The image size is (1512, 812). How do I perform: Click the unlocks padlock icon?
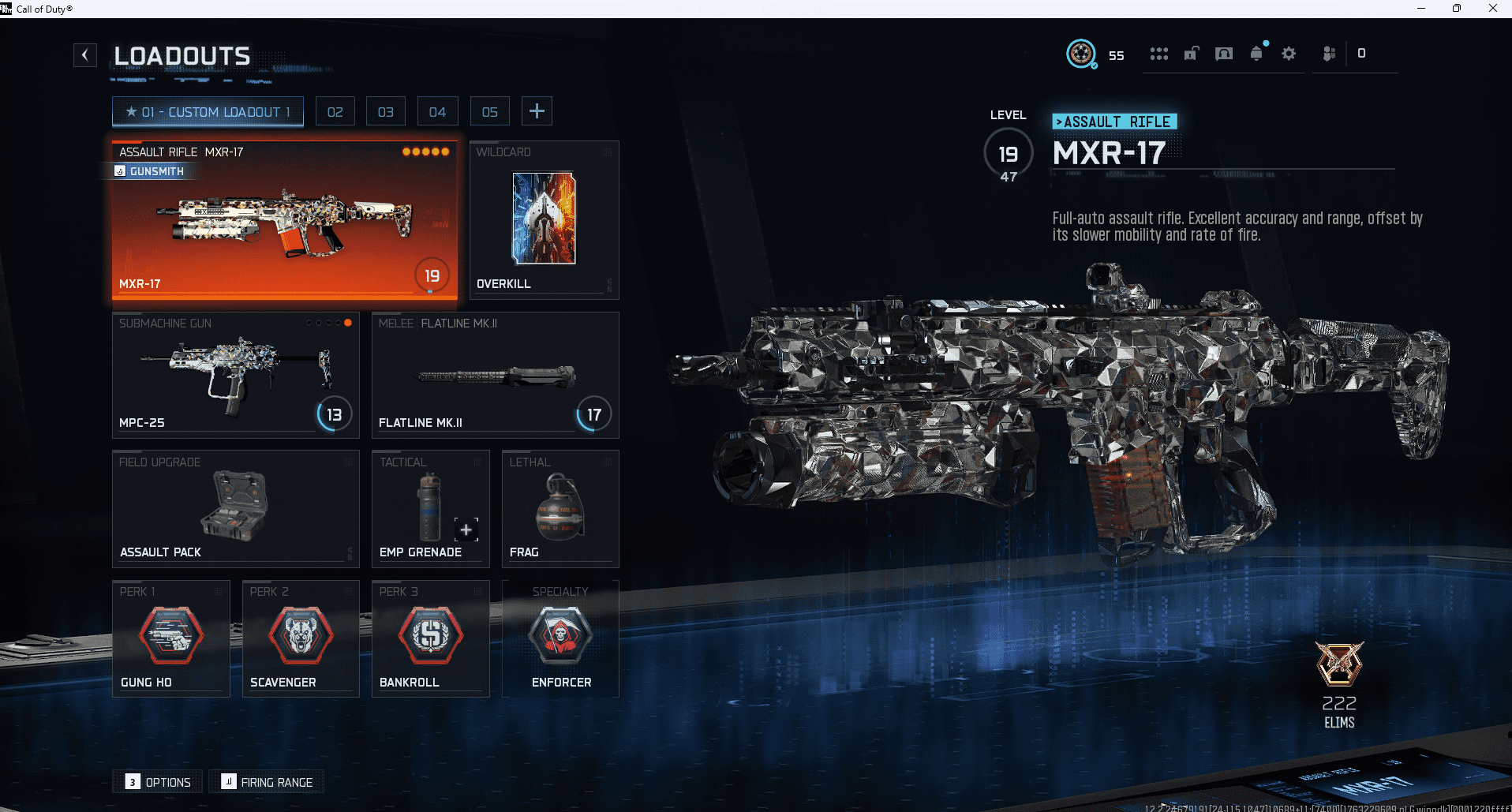coord(1191,54)
